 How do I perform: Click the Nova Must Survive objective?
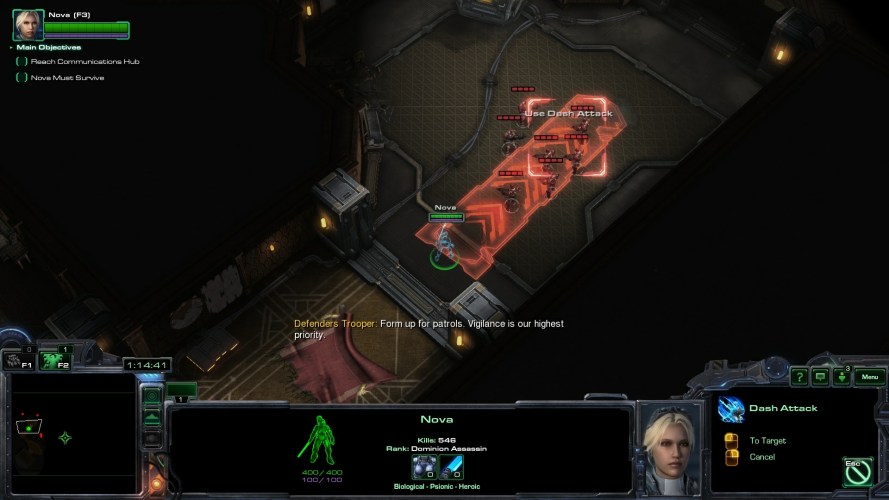67,78
